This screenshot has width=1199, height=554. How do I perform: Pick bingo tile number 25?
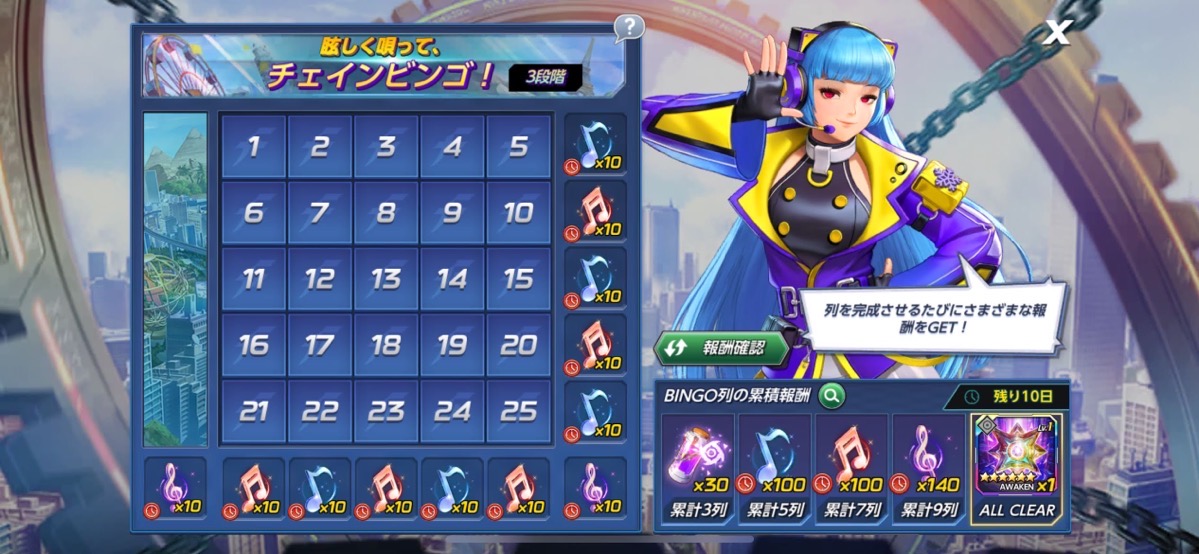click(518, 411)
